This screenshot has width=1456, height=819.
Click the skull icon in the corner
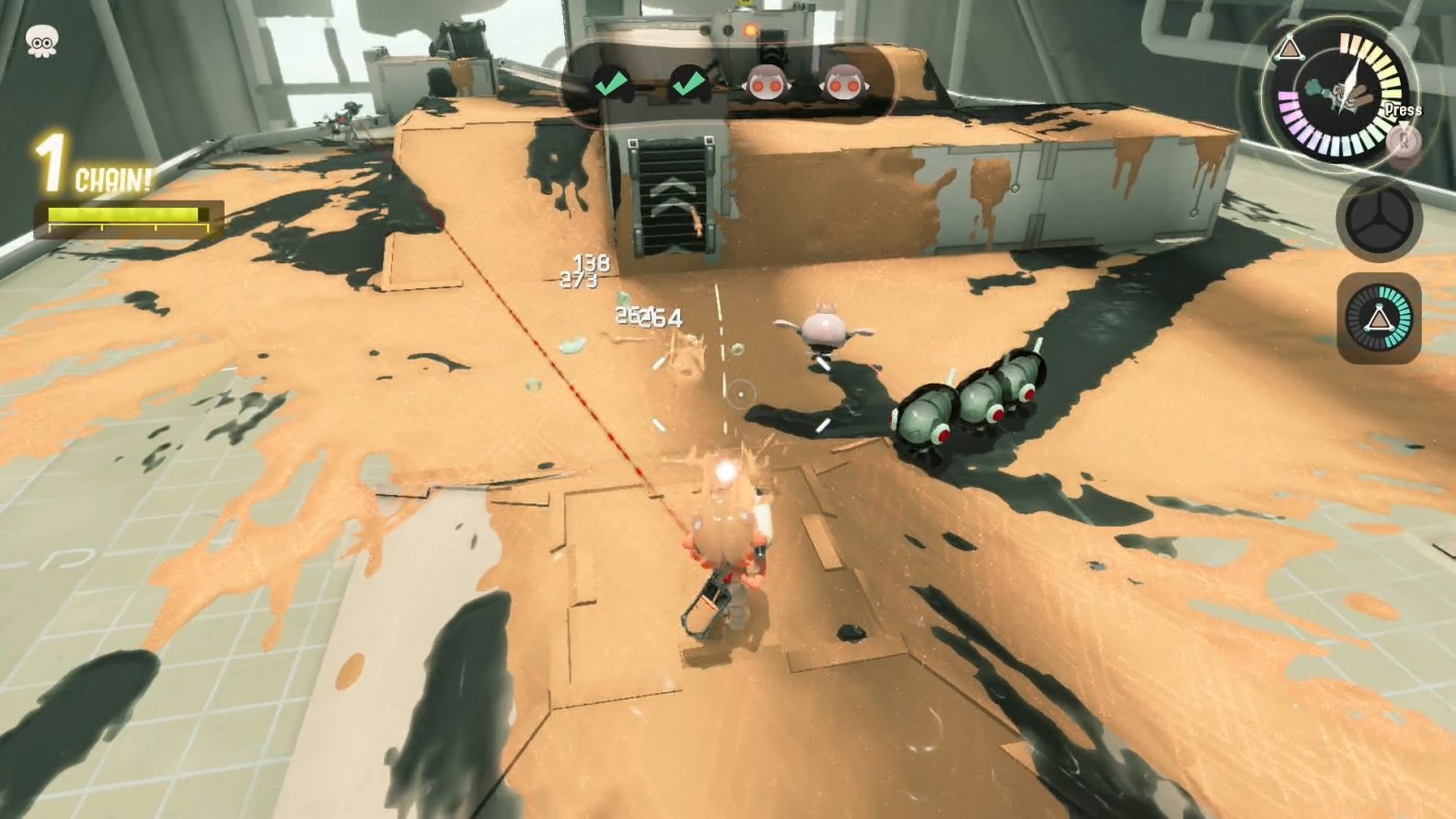pyautogui.click(x=40, y=41)
